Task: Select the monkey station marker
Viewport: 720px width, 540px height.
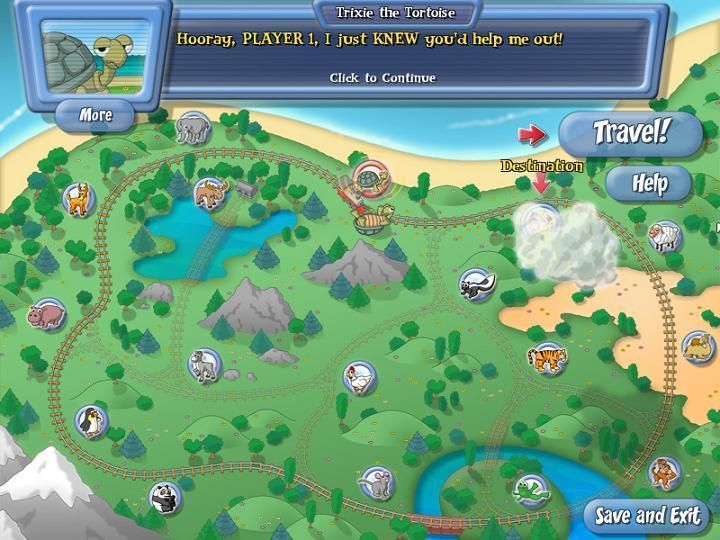Action: [663, 470]
